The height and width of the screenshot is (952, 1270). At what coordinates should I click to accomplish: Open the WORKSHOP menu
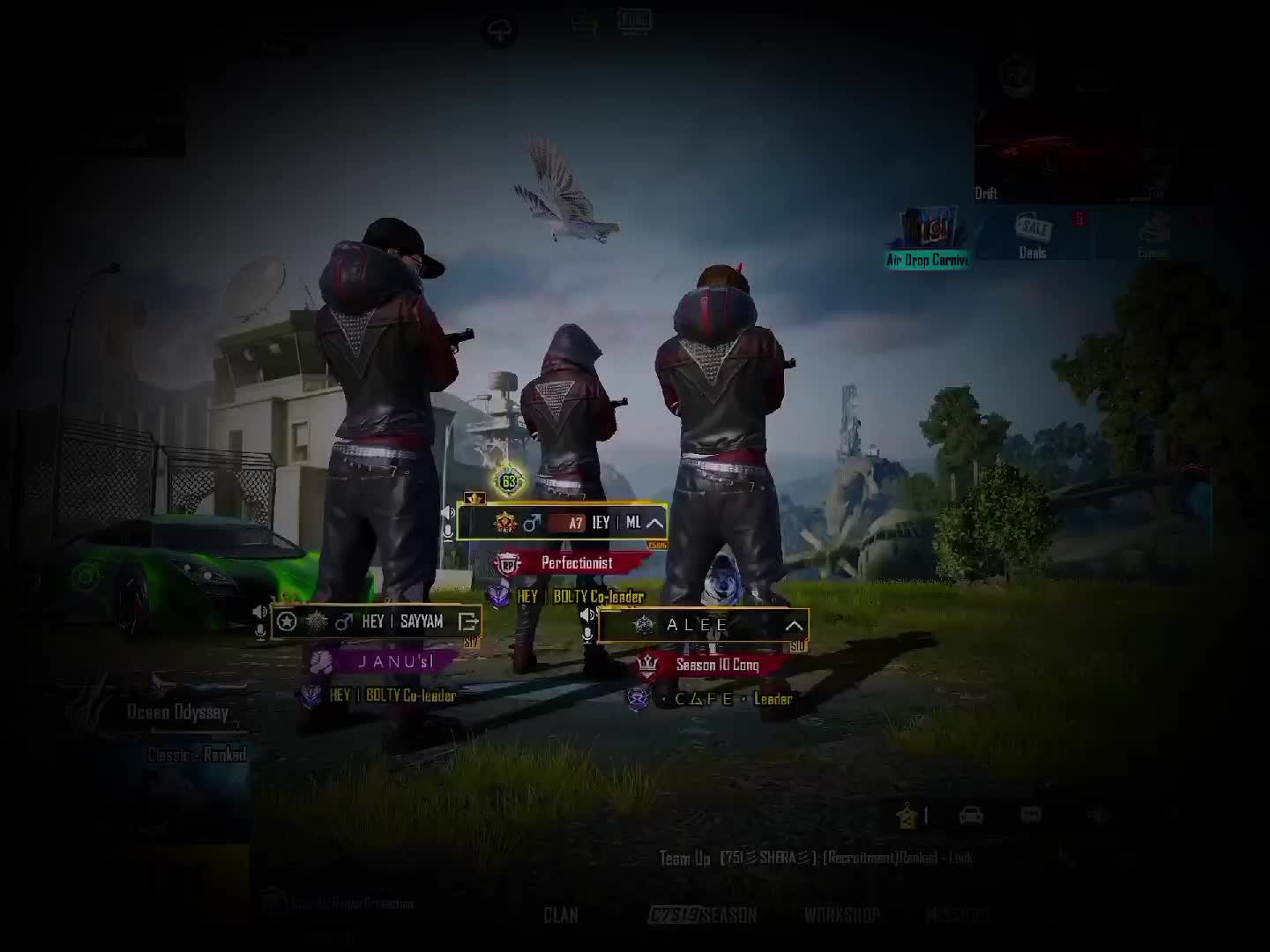click(x=841, y=915)
